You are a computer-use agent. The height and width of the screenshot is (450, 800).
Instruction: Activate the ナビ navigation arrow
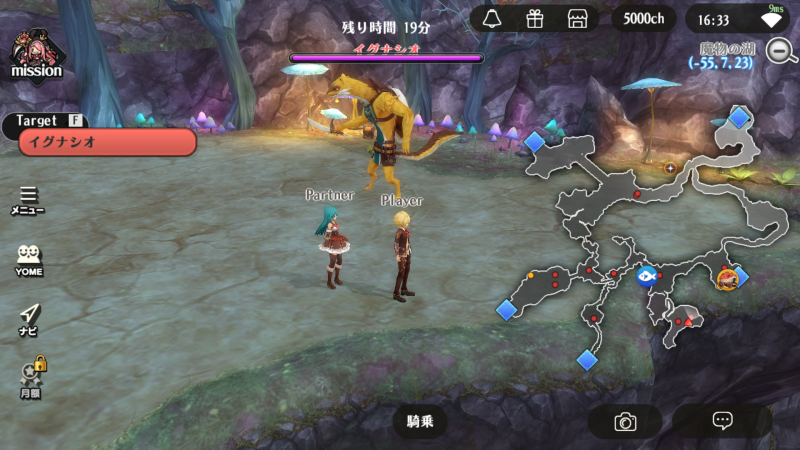pos(29,318)
